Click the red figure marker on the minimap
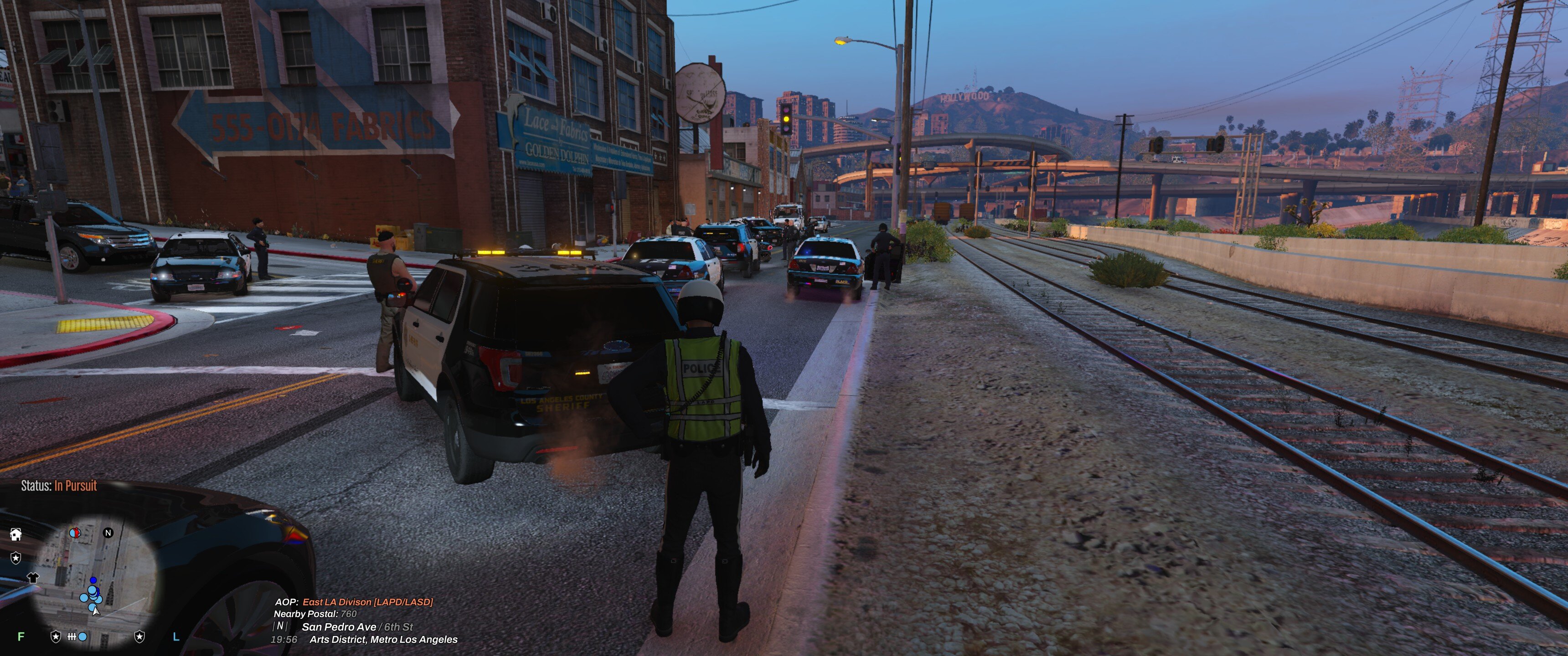Screen dimensions: 1568x656 click(x=75, y=533)
